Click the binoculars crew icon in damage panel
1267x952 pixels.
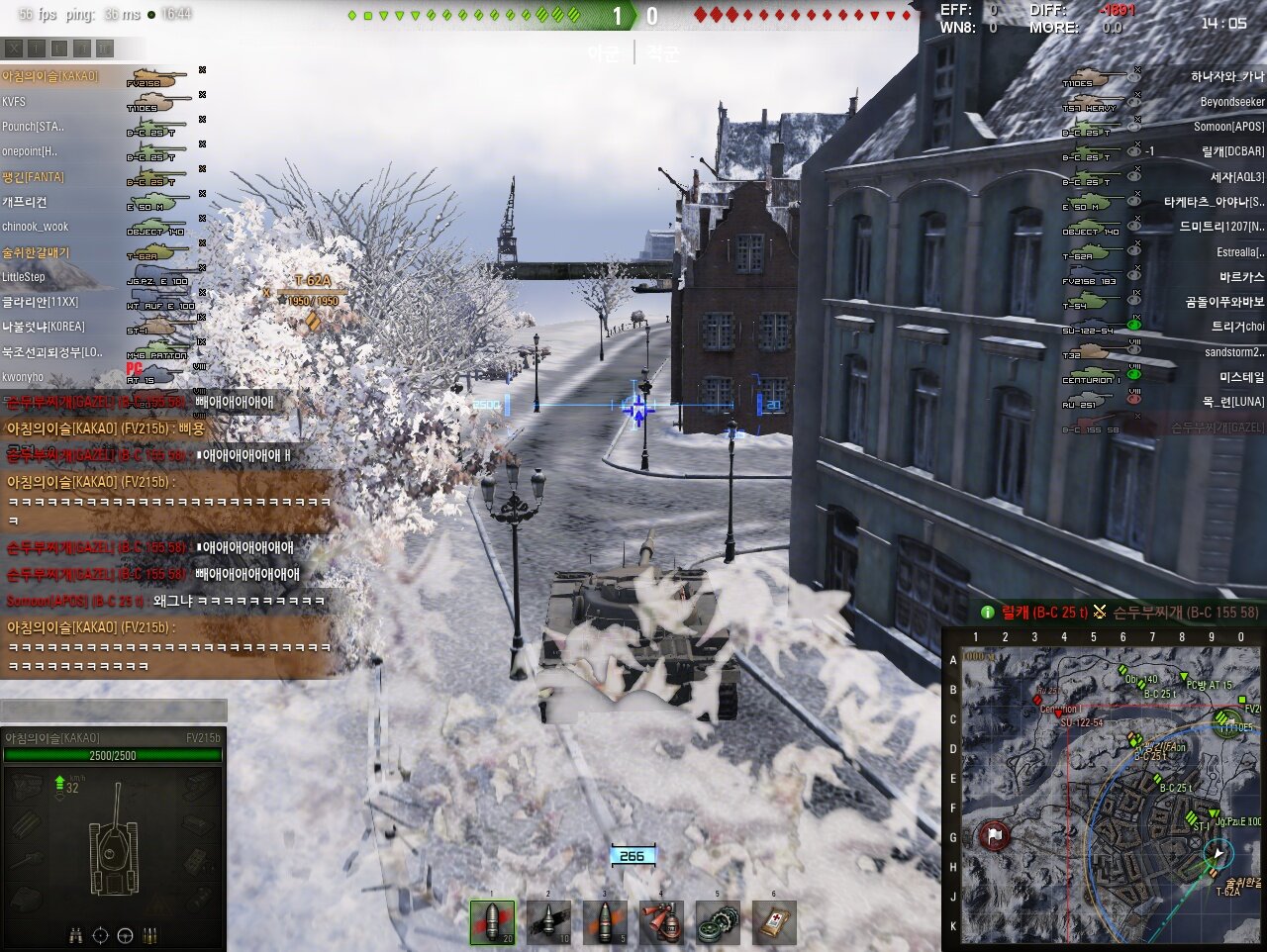pos(76,935)
